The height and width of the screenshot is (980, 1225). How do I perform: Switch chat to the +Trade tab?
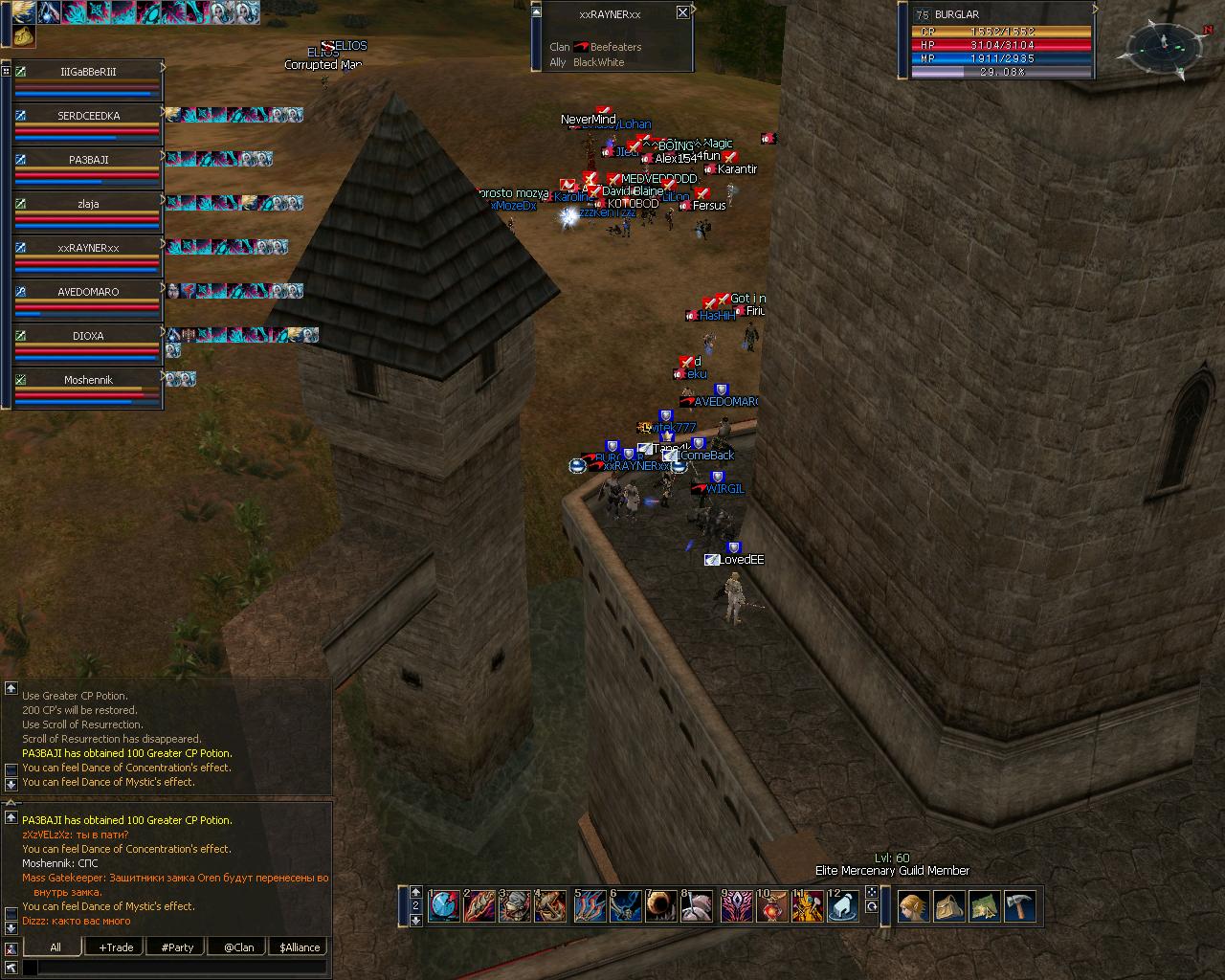(116, 947)
